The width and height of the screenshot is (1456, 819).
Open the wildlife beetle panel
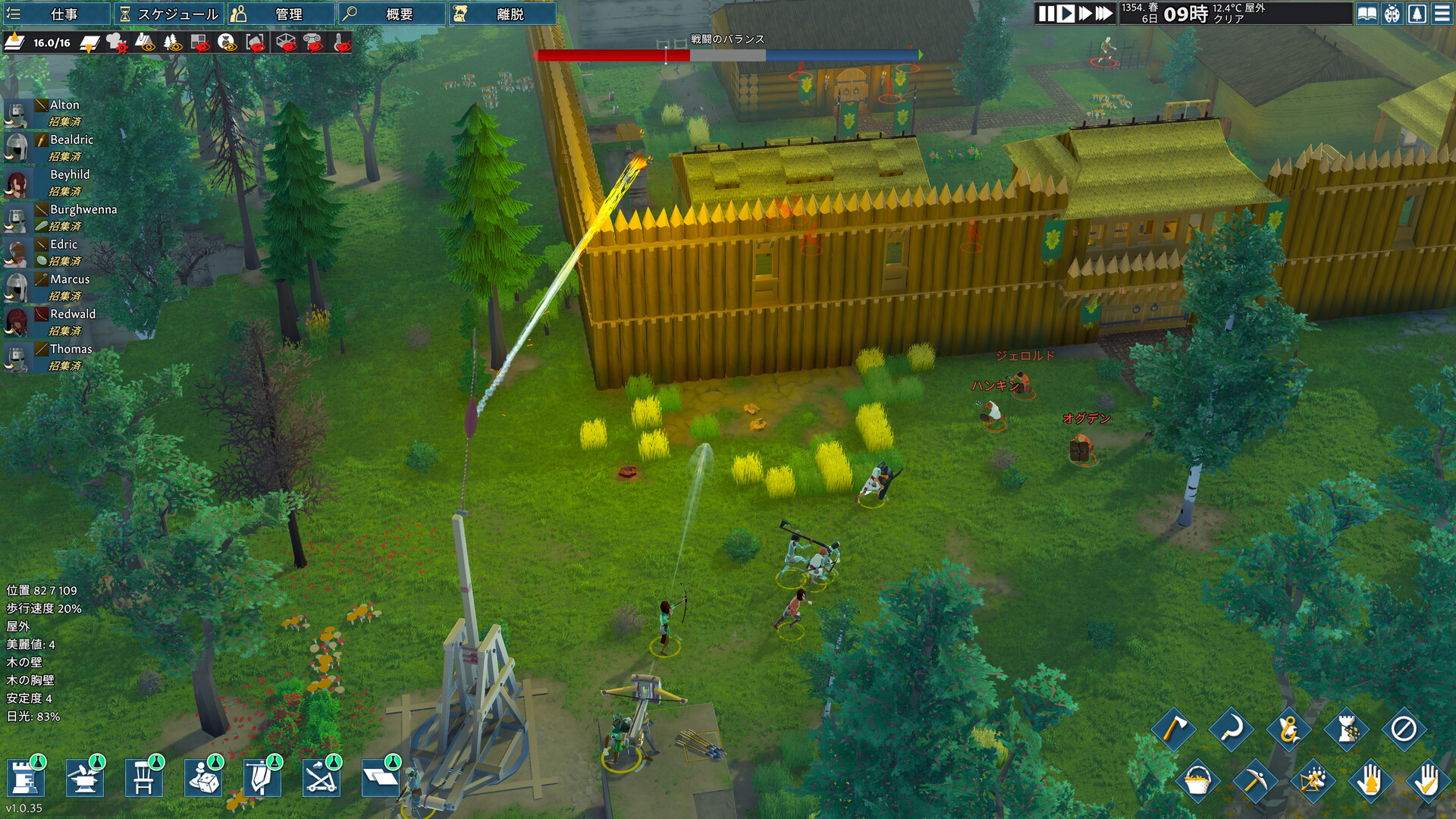(1391, 14)
